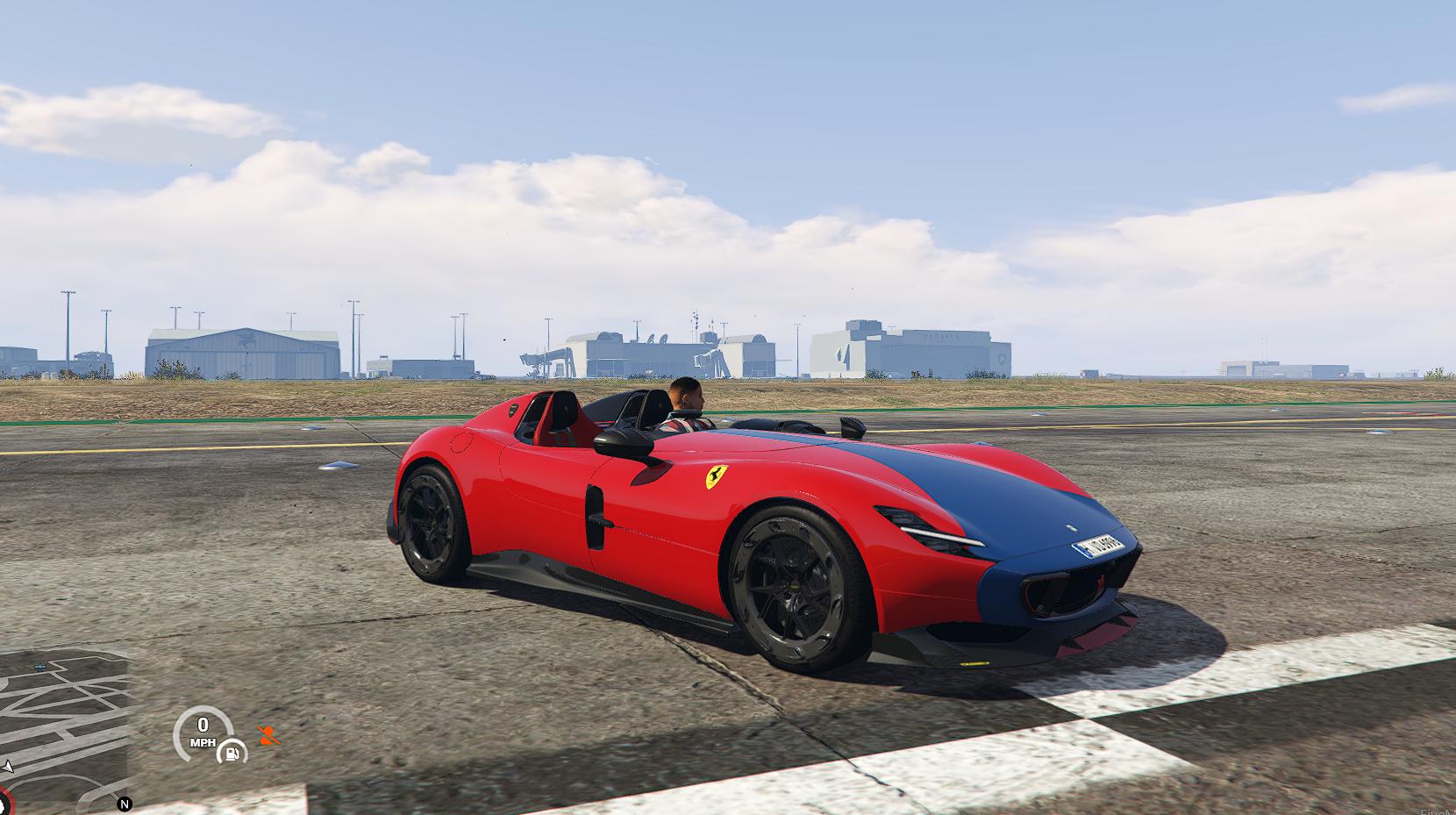Image resolution: width=1456 pixels, height=815 pixels.
Task: Toggle the orange seatbelt warning icon
Action: pyautogui.click(x=268, y=735)
